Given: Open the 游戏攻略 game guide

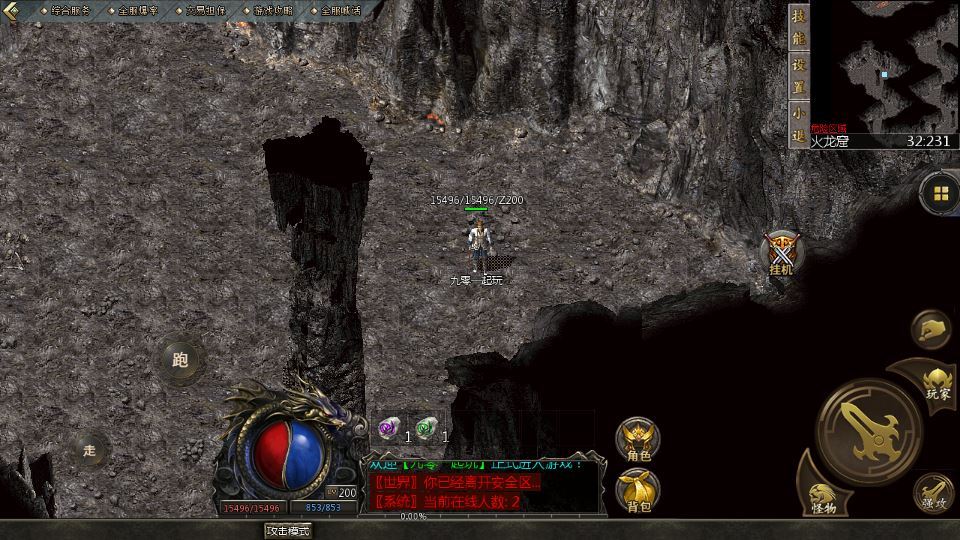Looking at the screenshot, I should click(x=267, y=10).
